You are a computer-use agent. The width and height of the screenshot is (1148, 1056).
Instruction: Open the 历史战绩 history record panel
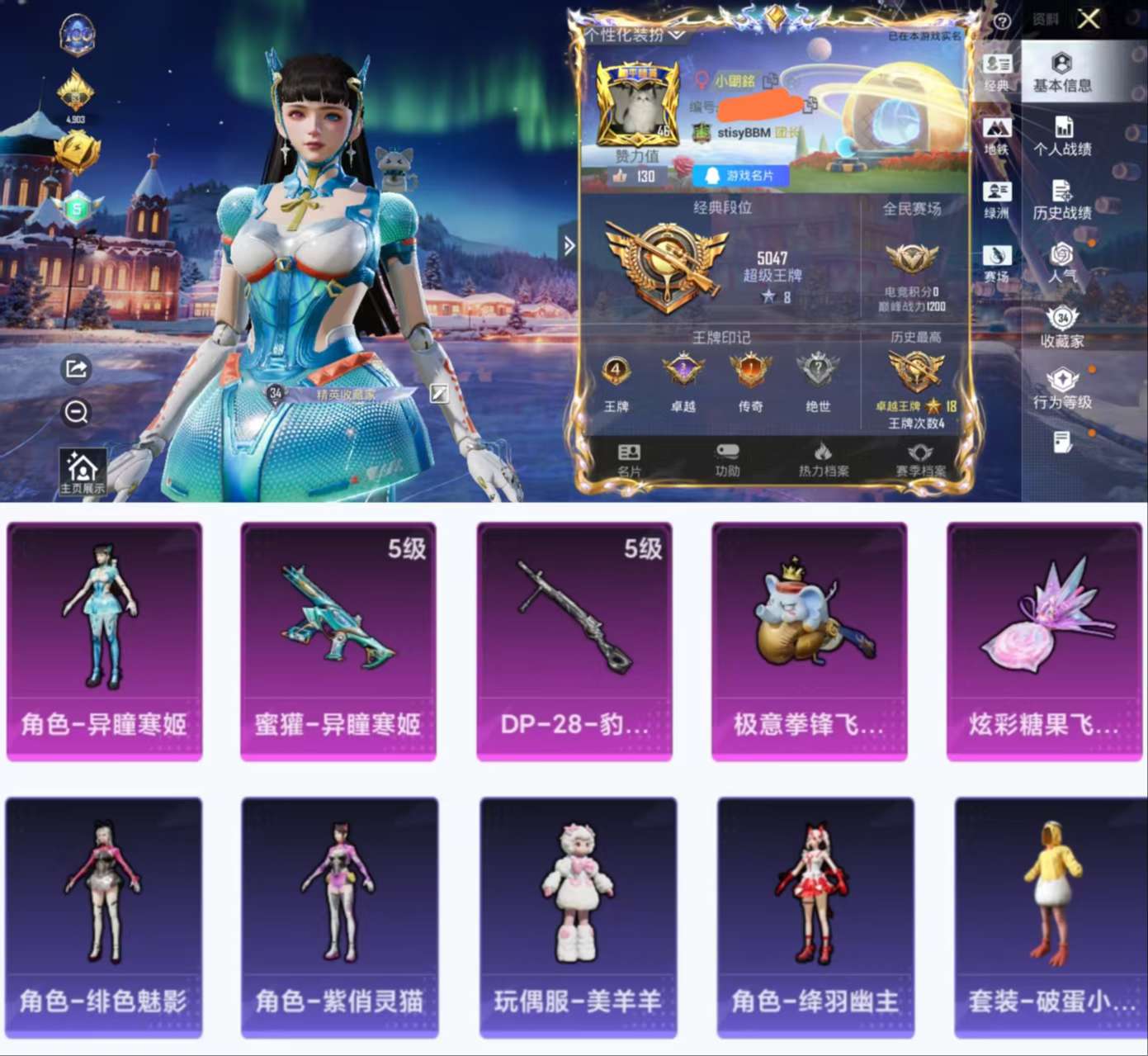(1064, 202)
